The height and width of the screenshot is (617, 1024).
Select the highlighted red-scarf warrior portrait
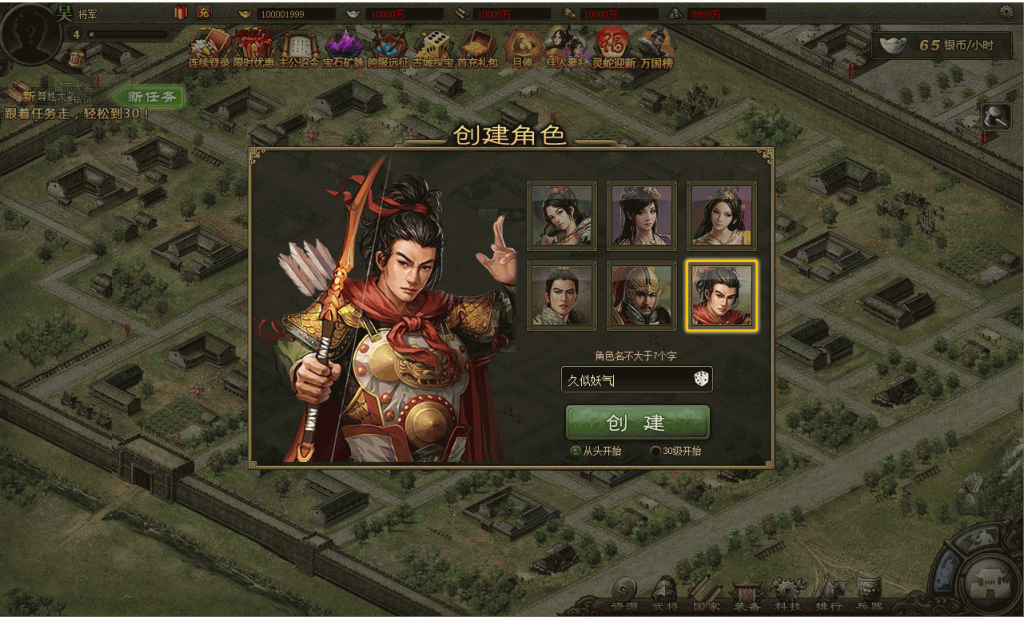coord(721,296)
